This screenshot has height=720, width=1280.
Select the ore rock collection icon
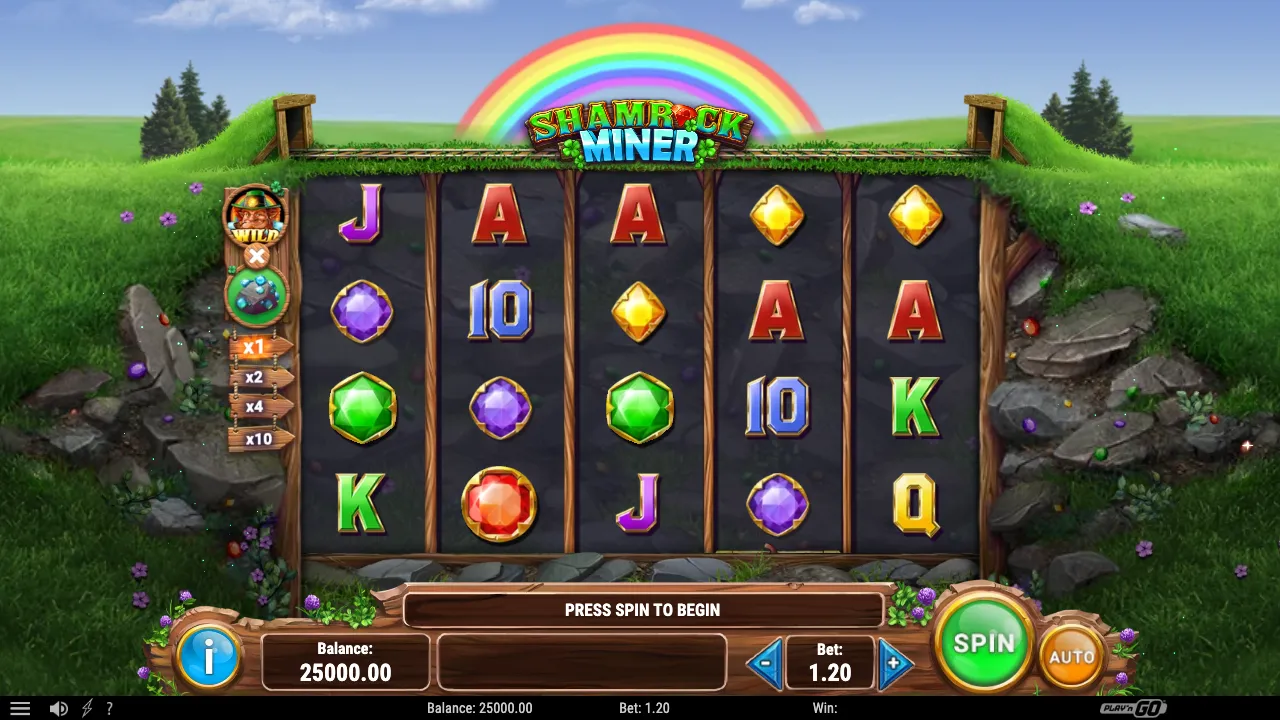point(256,296)
